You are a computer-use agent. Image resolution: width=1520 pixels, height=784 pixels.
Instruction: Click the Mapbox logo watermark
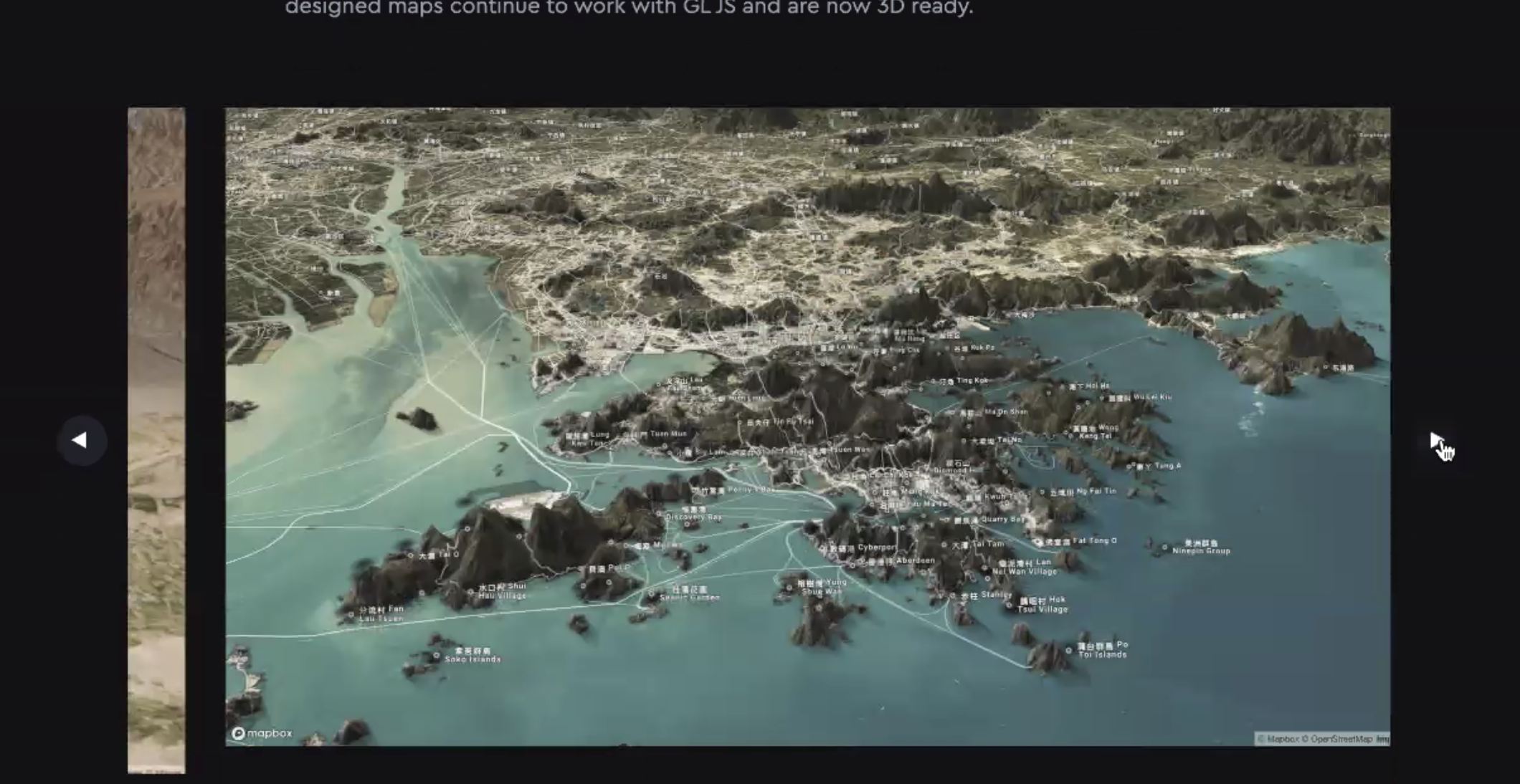(264, 733)
